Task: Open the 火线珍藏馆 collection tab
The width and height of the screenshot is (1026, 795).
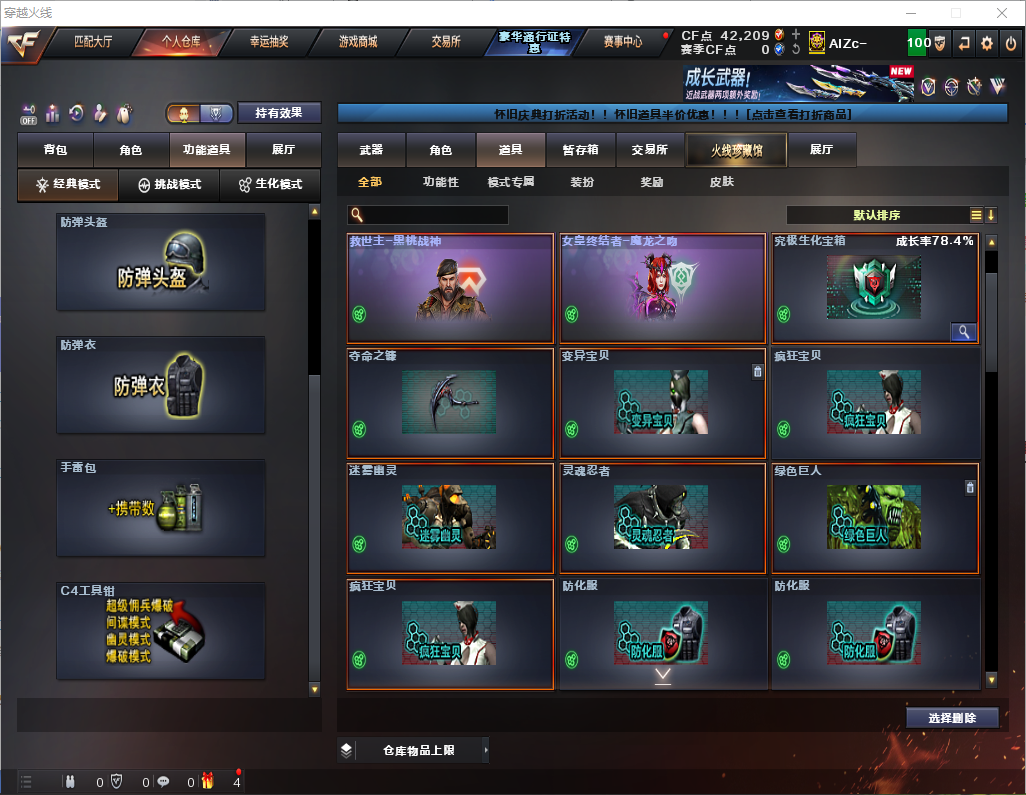Action: point(736,150)
